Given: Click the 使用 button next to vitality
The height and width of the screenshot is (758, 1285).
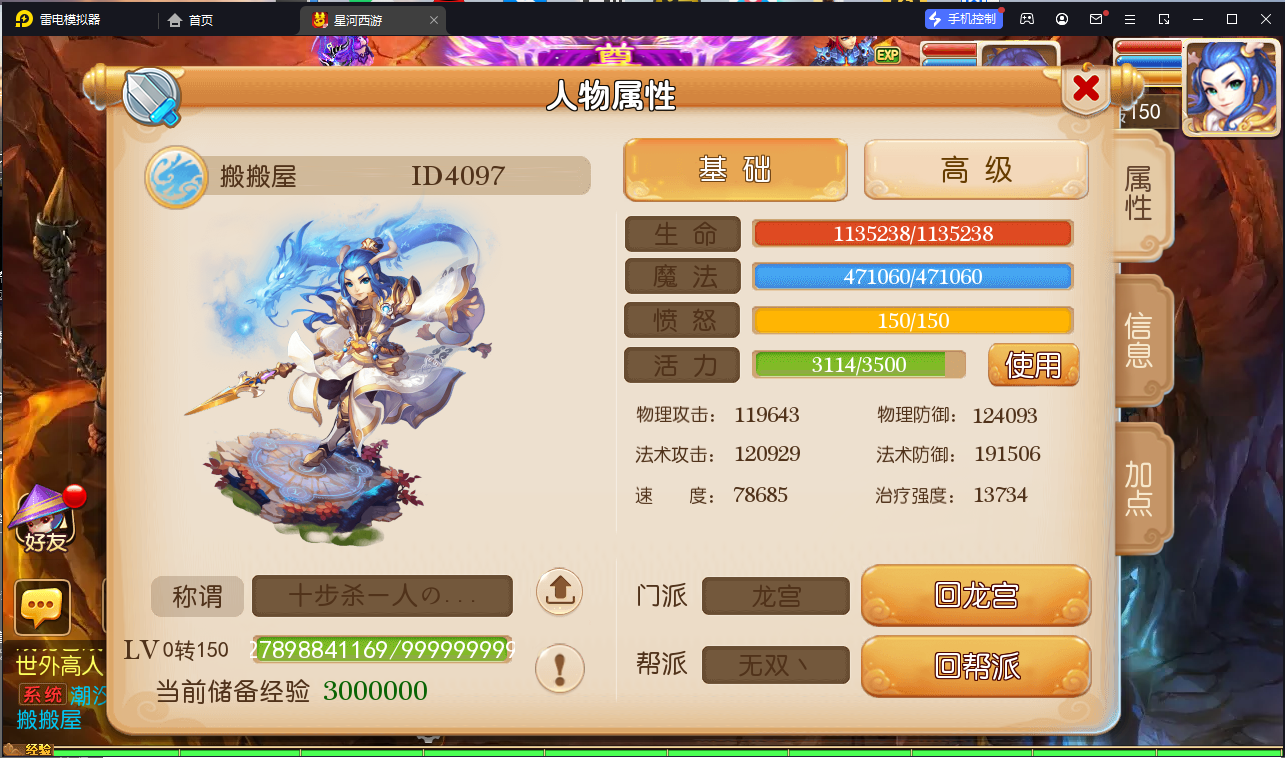Looking at the screenshot, I should pyautogui.click(x=1032, y=365).
